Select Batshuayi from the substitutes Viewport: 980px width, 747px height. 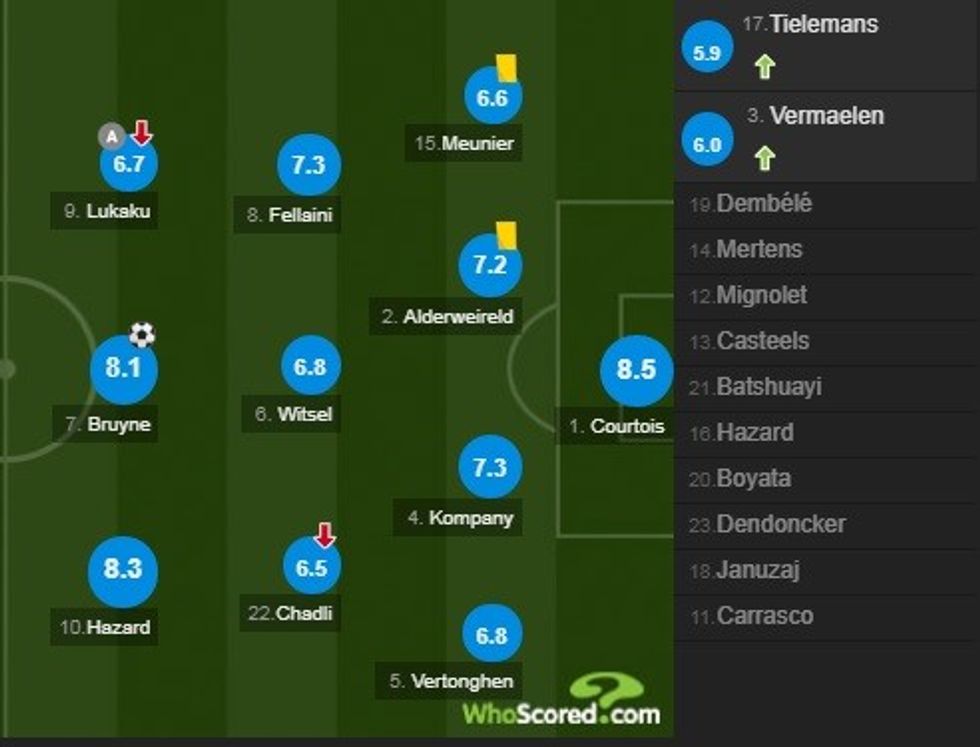point(768,387)
